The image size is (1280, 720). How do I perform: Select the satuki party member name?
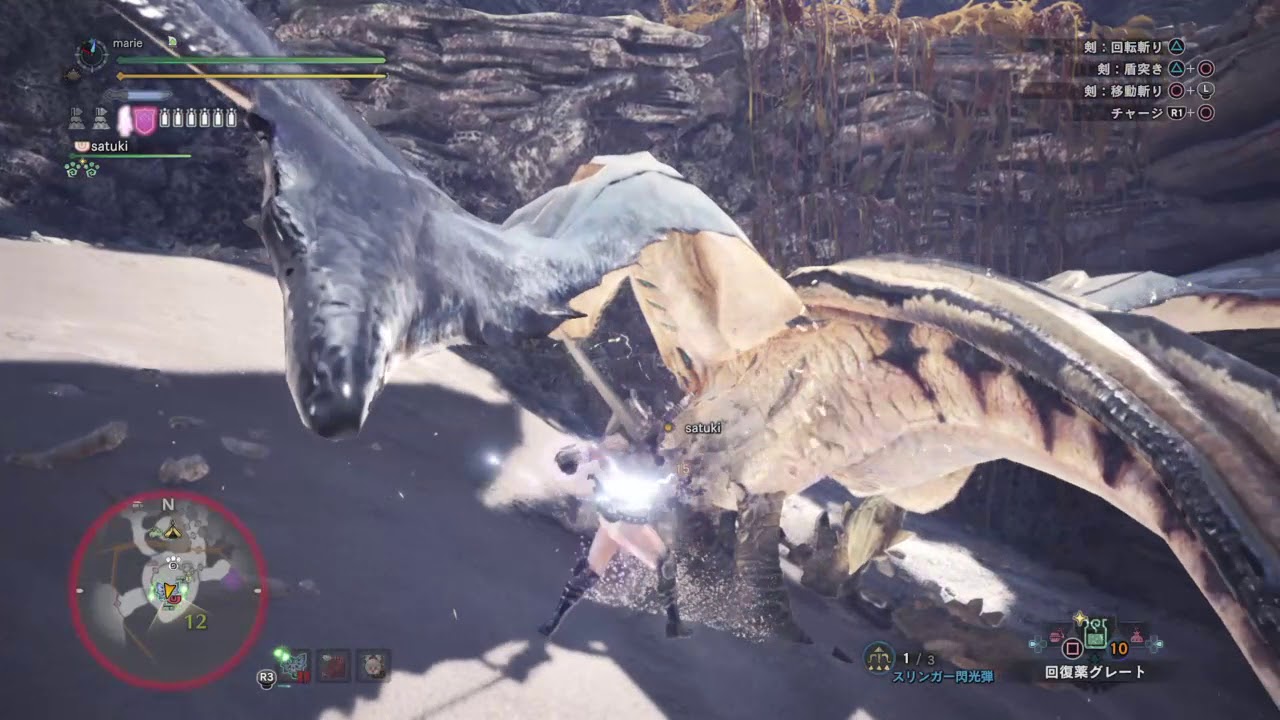(x=110, y=146)
